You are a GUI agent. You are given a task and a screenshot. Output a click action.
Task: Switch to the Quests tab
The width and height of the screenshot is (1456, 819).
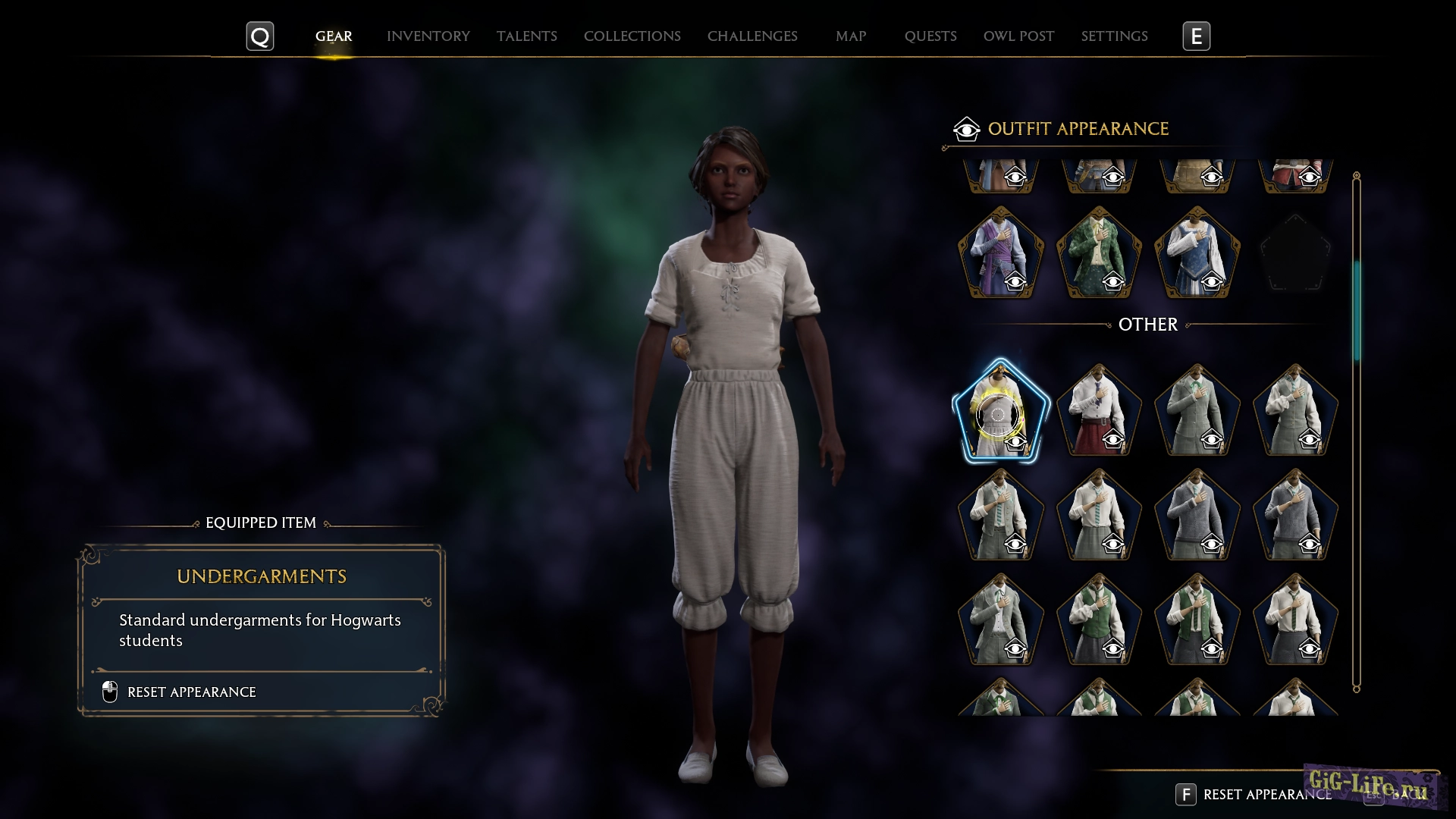[x=930, y=36]
